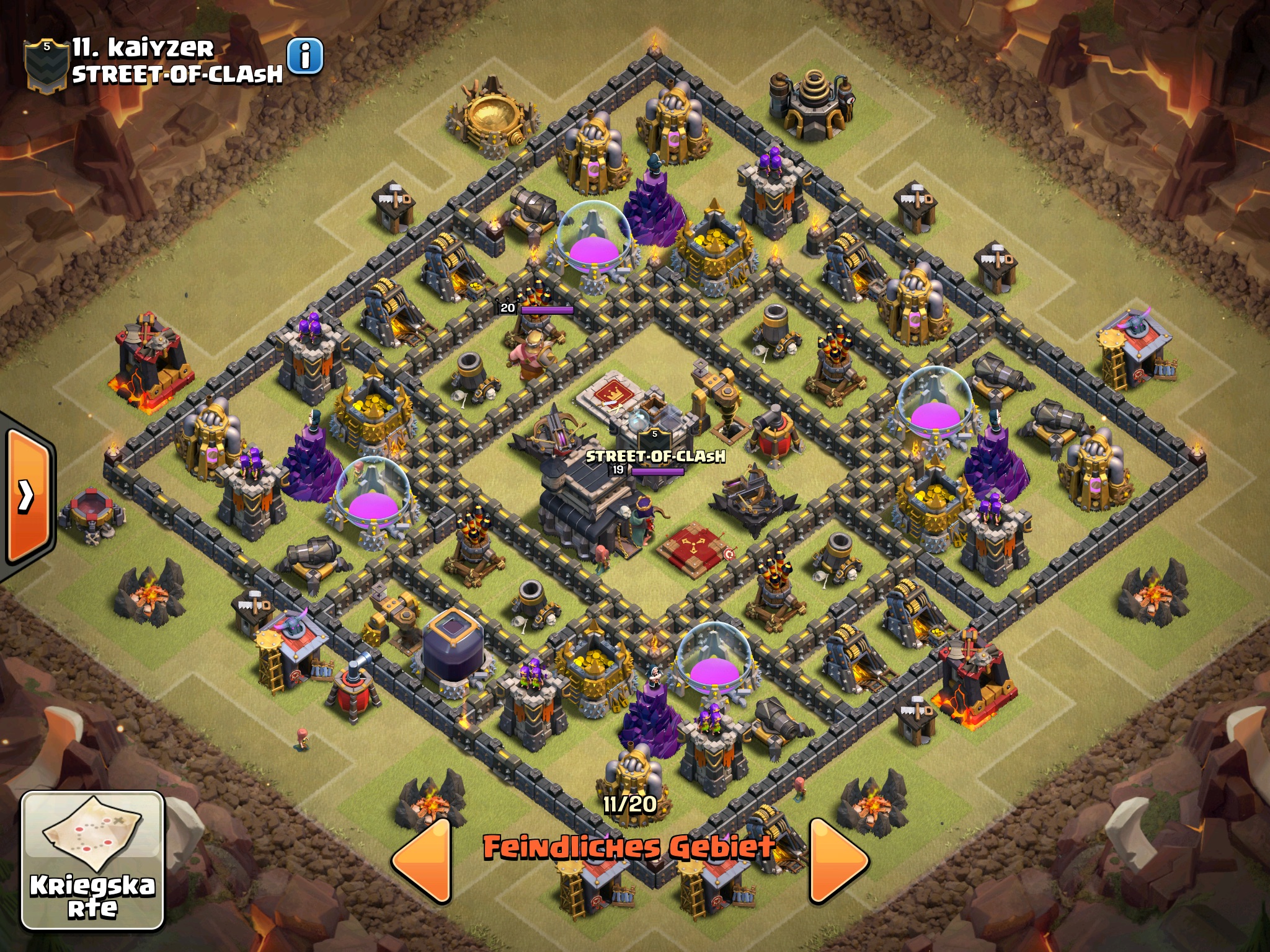
Task: Expand the orange side panel arrow
Action: (26, 495)
